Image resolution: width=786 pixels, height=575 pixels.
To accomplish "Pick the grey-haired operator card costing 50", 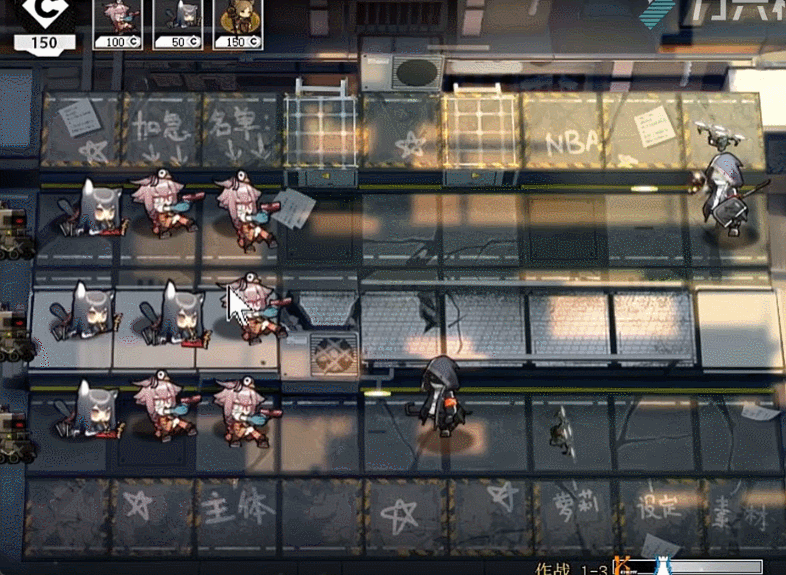I will pyautogui.click(x=174, y=23).
